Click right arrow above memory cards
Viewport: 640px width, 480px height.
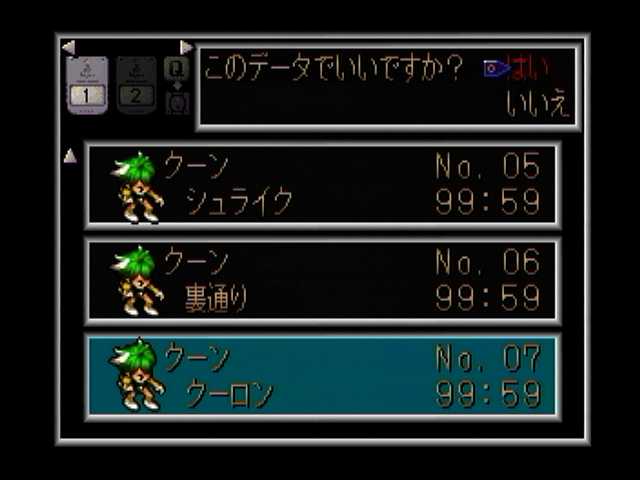tap(186, 47)
